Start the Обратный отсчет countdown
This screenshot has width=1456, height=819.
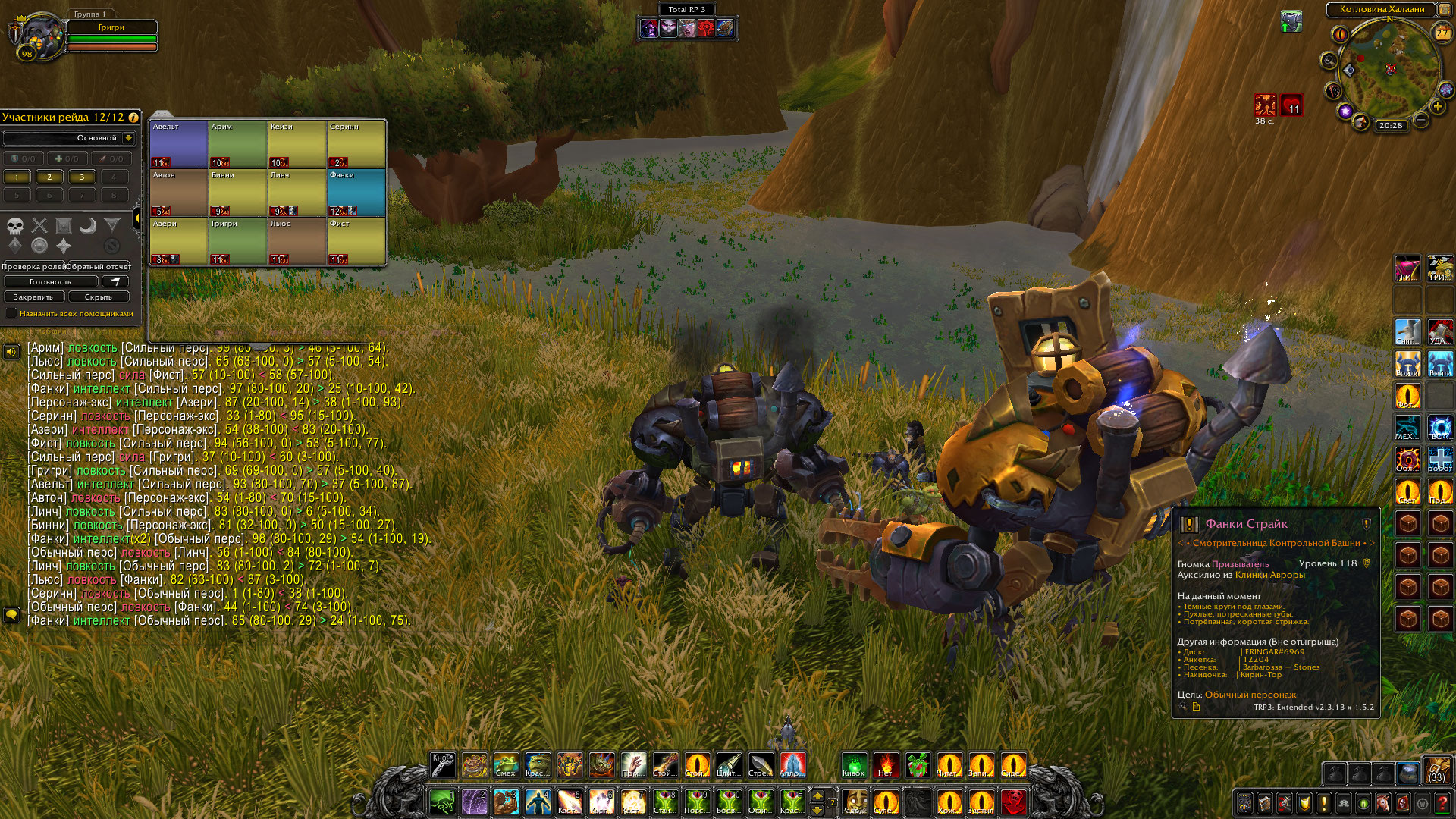click(x=99, y=266)
